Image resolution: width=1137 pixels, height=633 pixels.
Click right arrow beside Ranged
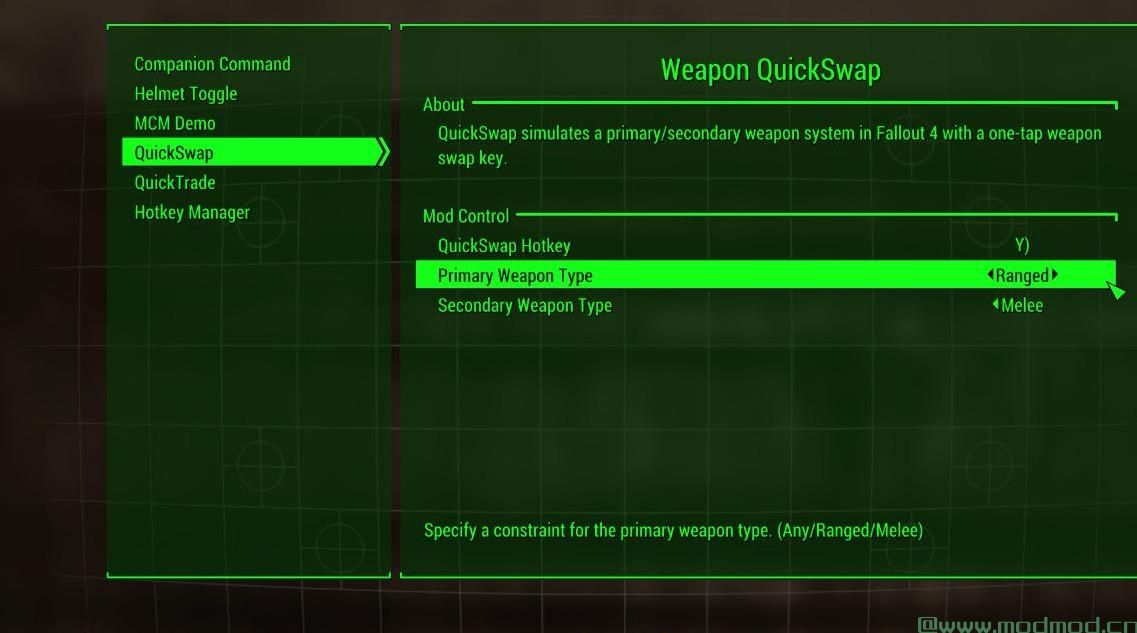click(1055, 275)
